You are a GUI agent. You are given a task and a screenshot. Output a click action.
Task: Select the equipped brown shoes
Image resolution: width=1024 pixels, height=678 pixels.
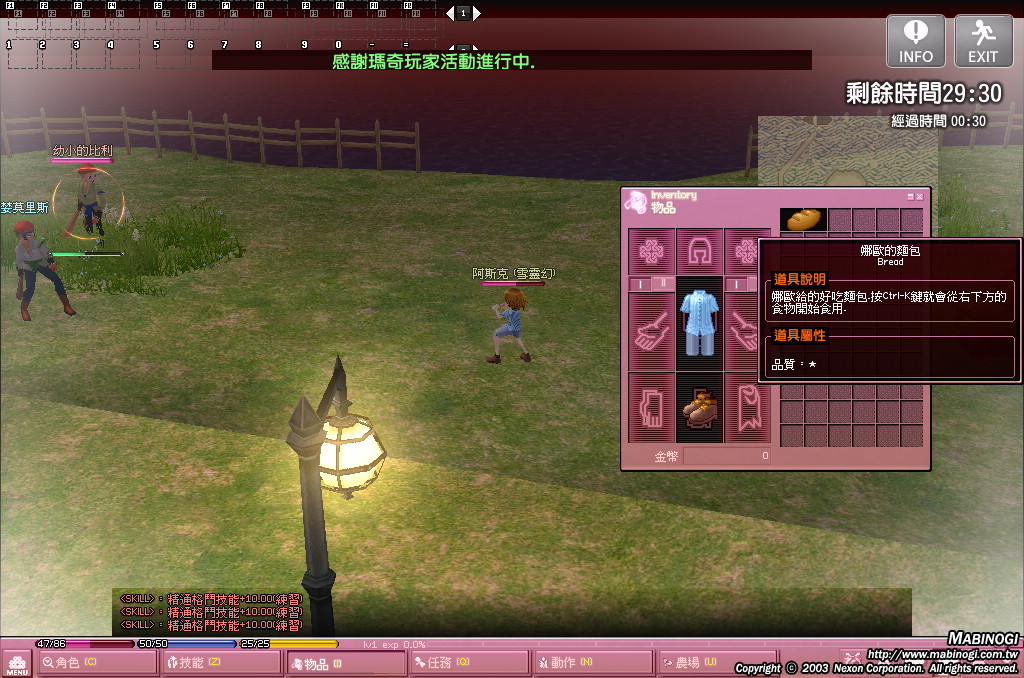[x=699, y=408]
